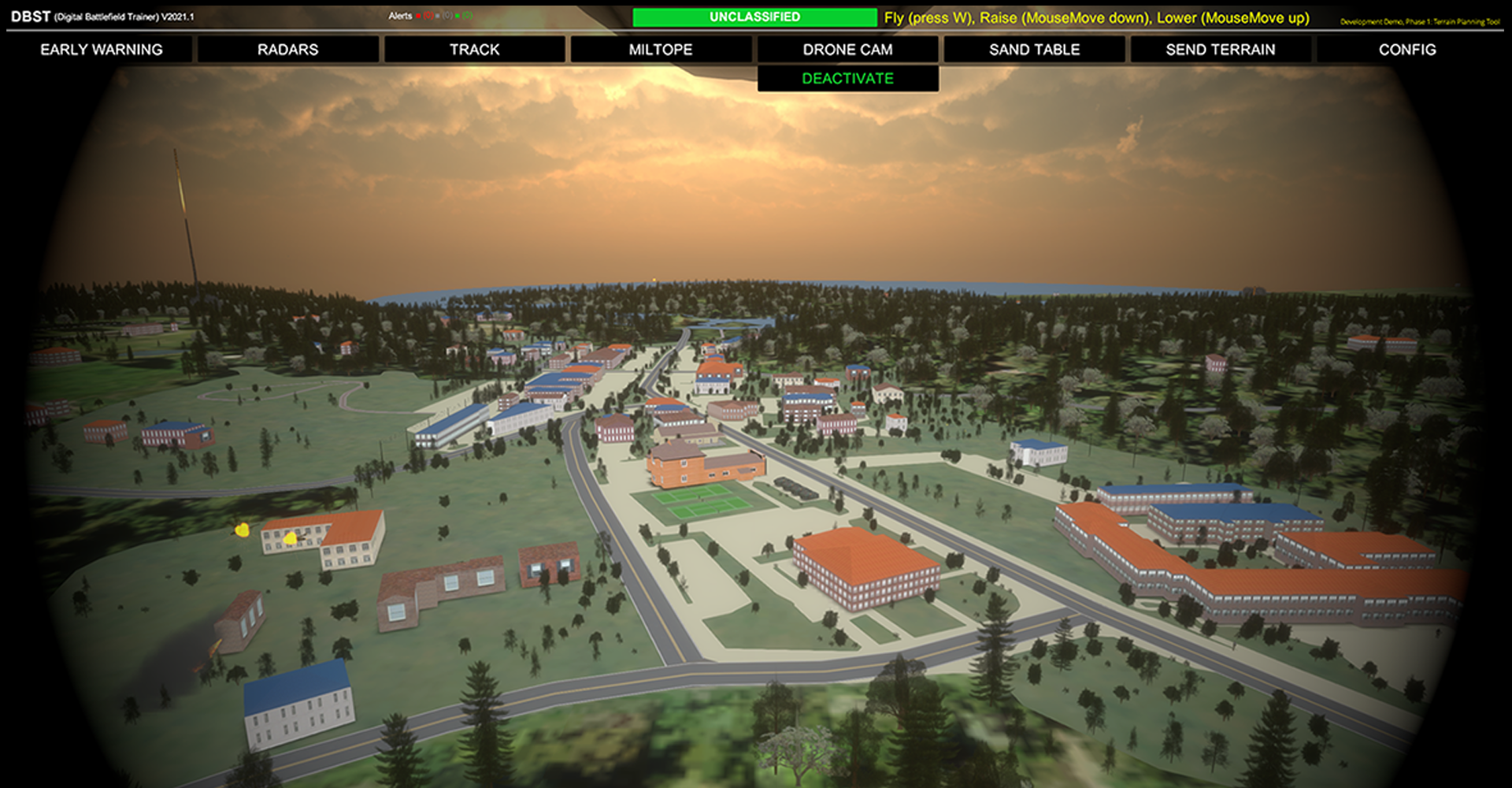Deactivate the drone camera

point(847,79)
